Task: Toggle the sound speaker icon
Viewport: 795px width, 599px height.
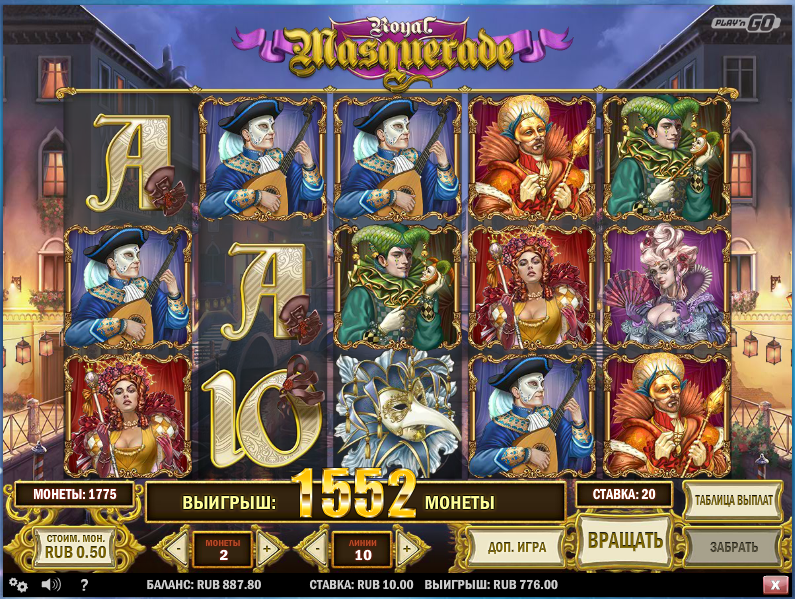Action: point(51,585)
